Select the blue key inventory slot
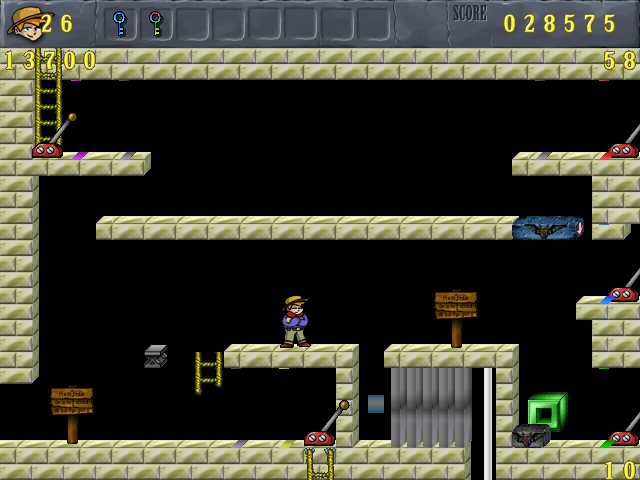 tap(120, 23)
